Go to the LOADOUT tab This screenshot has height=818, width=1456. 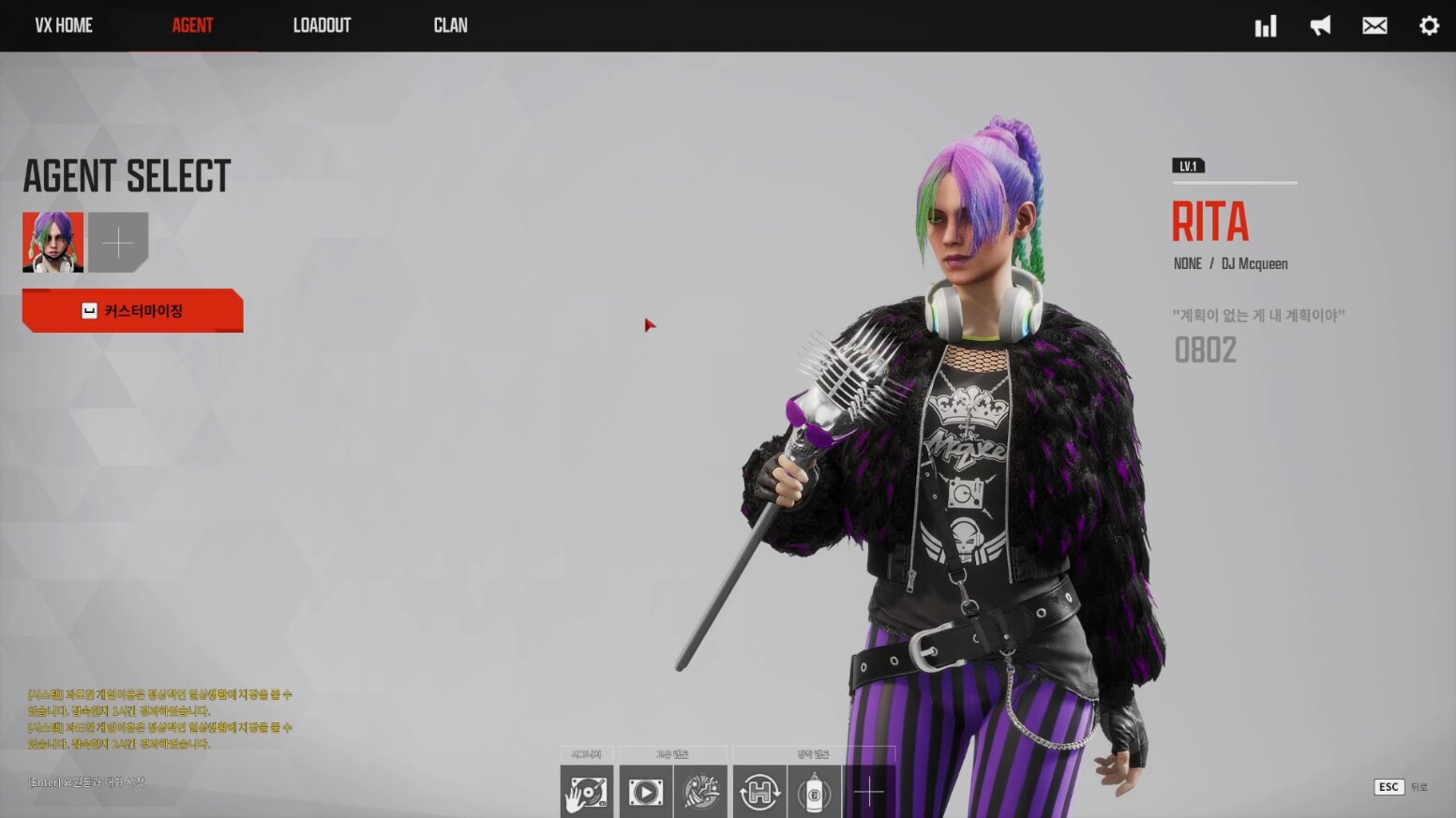tap(322, 25)
